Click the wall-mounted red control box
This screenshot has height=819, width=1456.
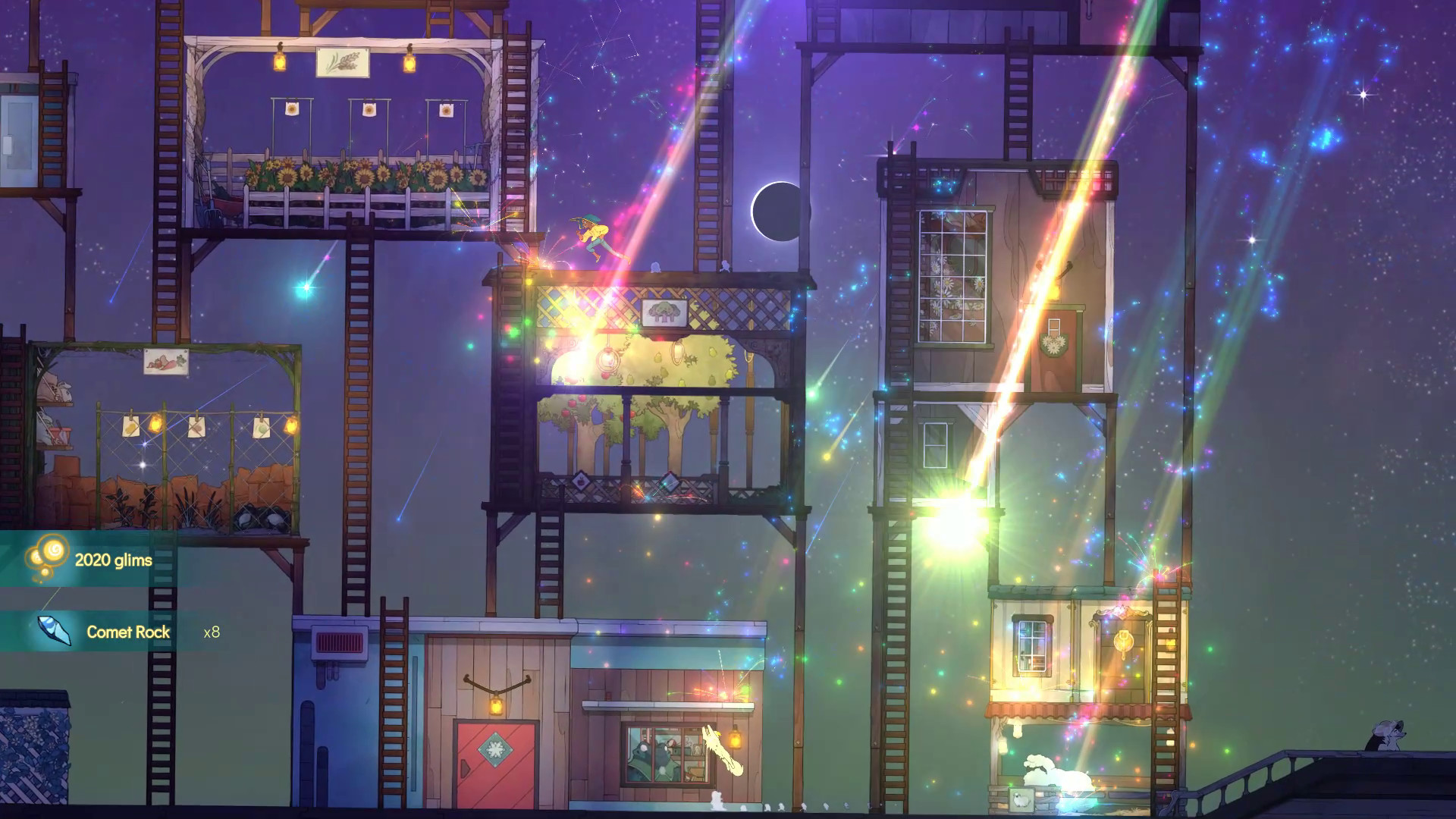(x=339, y=643)
